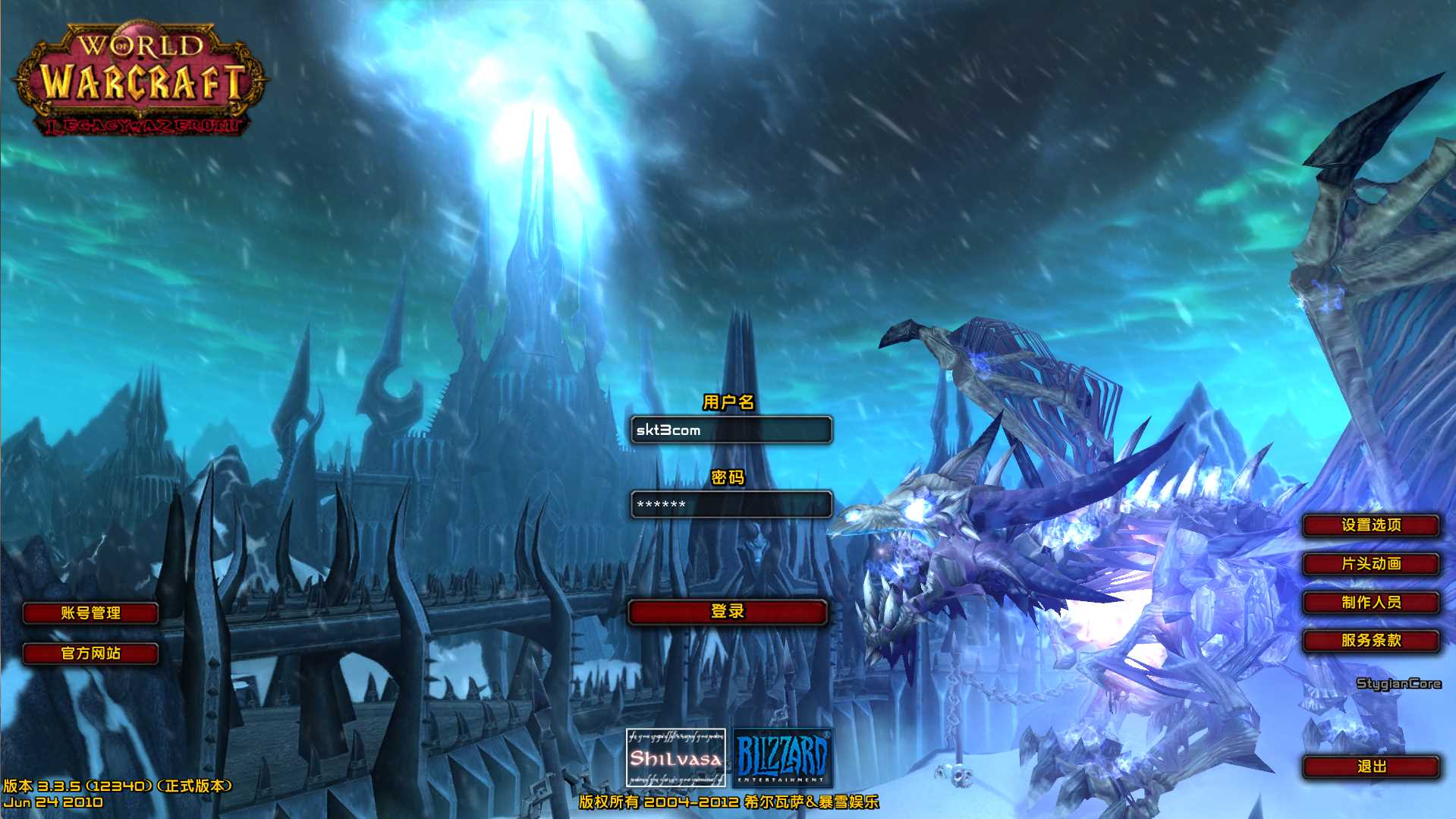The width and height of the screenshot is (1456, 819).
Task: Open the settings options (设置选项)
Action: click(x=1371, y=525)
